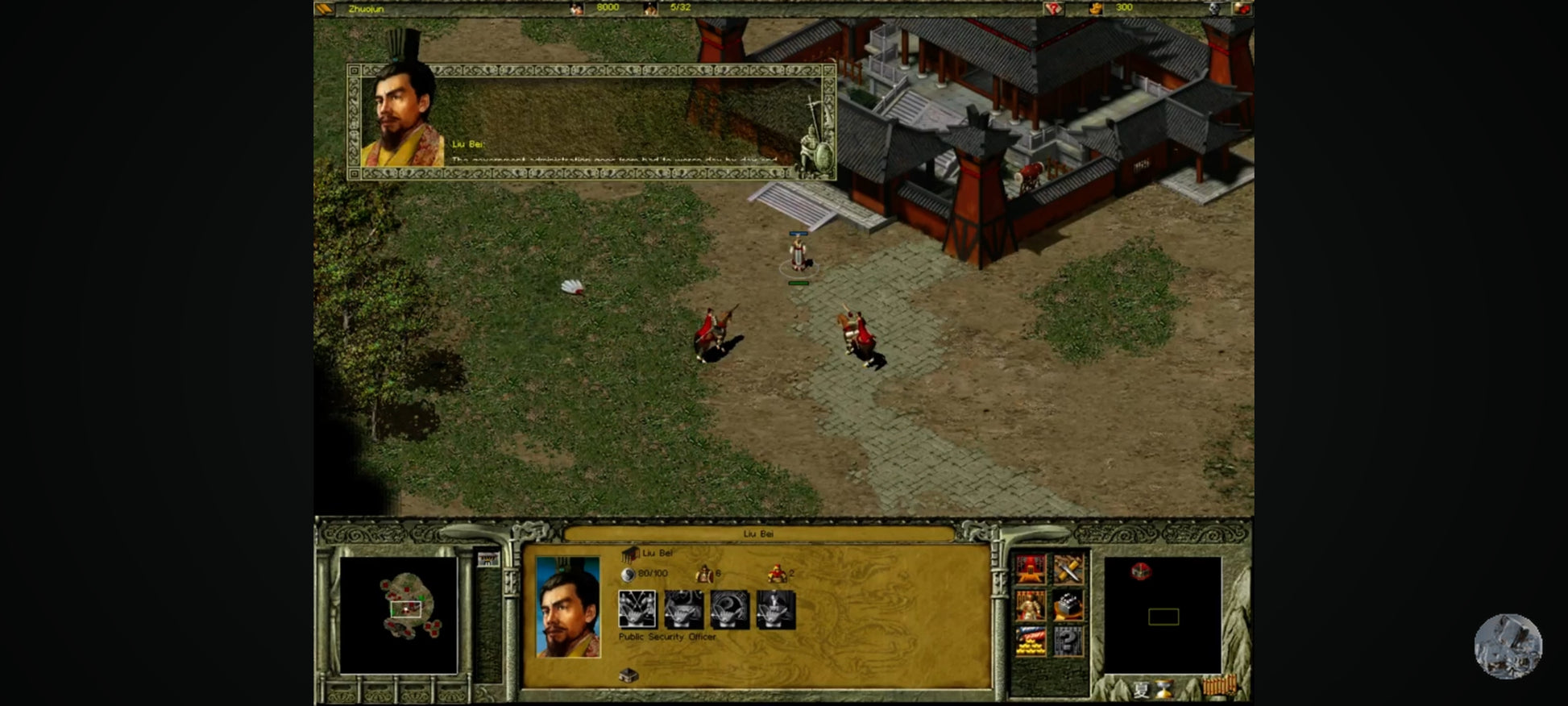Click the hourglass time icon
Screen dimensions: 1568x706
click(x=1164, y=689)
